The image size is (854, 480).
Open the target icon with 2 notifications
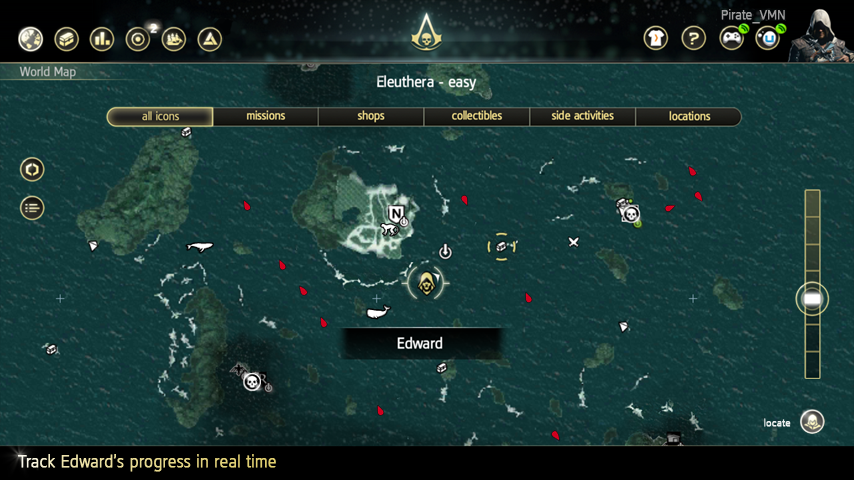click(138, 39)
